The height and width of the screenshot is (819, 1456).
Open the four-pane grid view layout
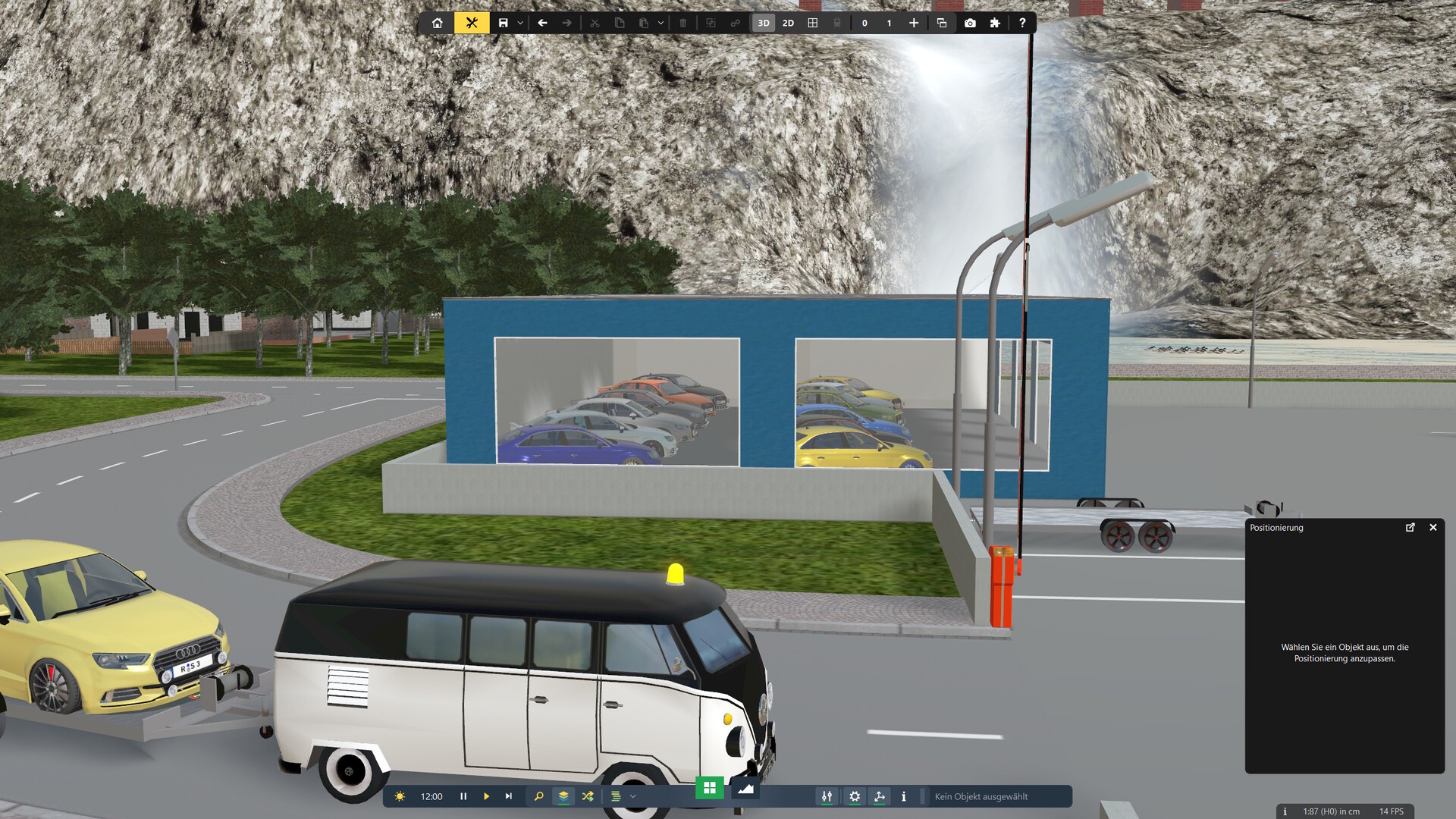[x=813, y=23]
